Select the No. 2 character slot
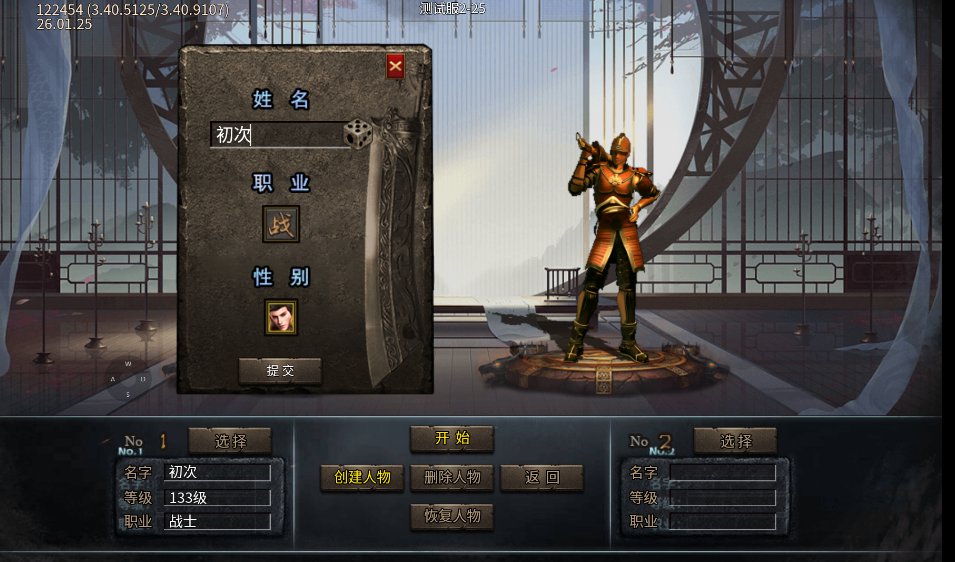955x562 pixels. (x=735, y=440)
